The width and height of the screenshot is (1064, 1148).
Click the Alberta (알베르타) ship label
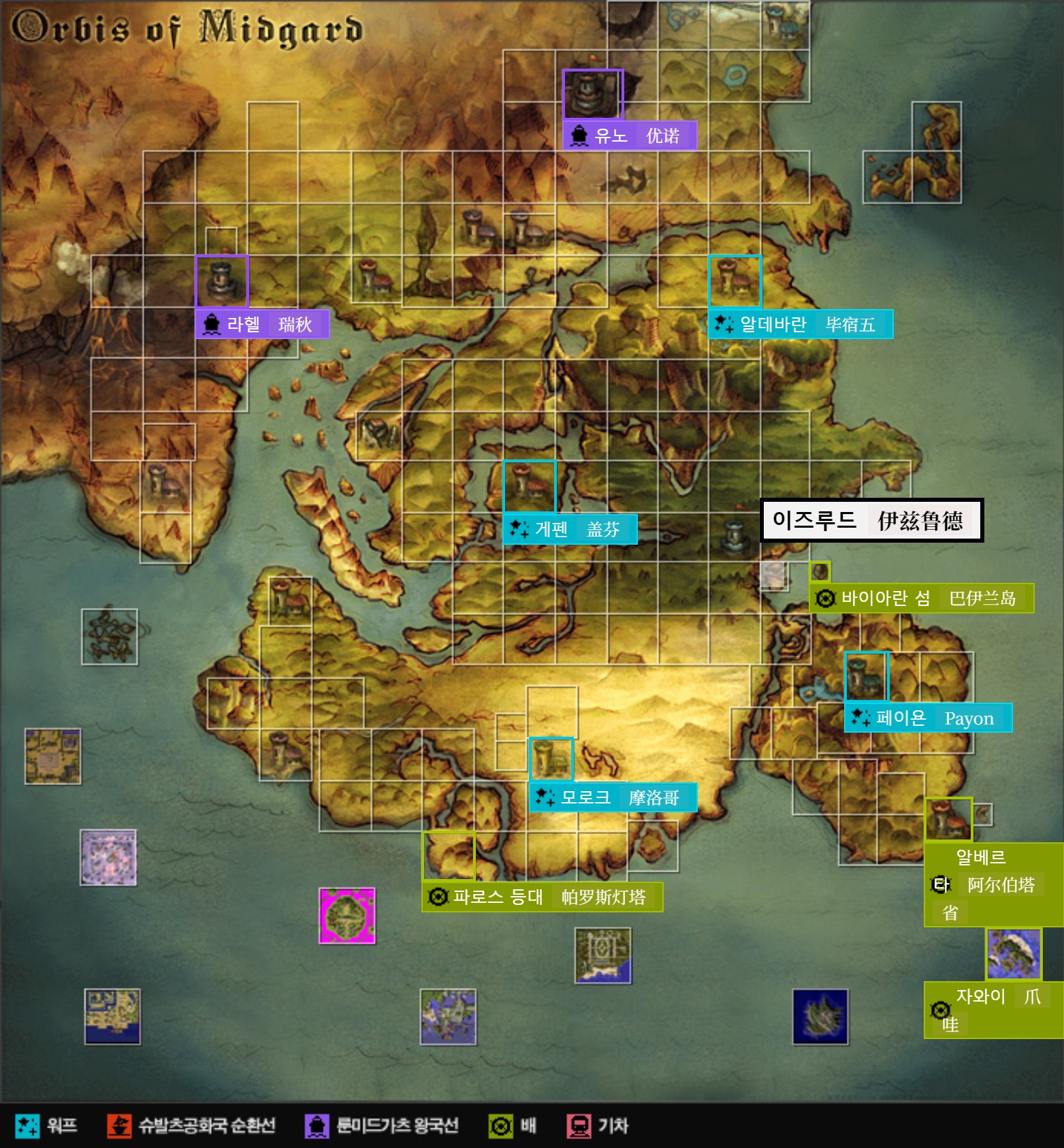993,884
